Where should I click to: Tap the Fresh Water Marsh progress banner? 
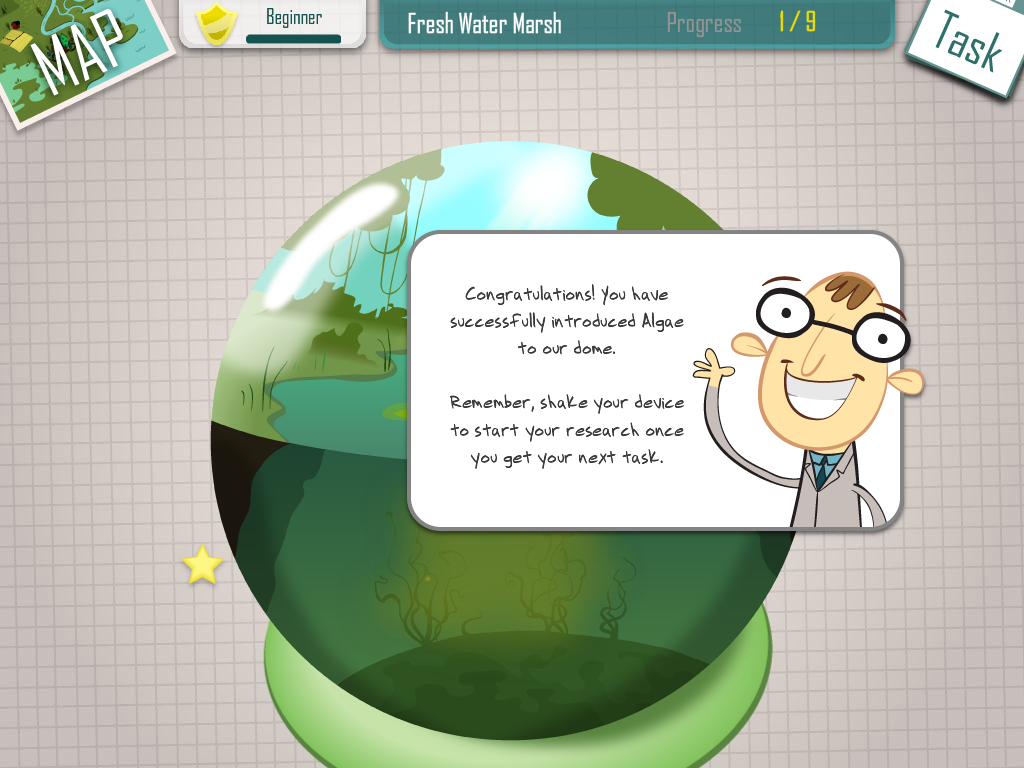point(636,23)
